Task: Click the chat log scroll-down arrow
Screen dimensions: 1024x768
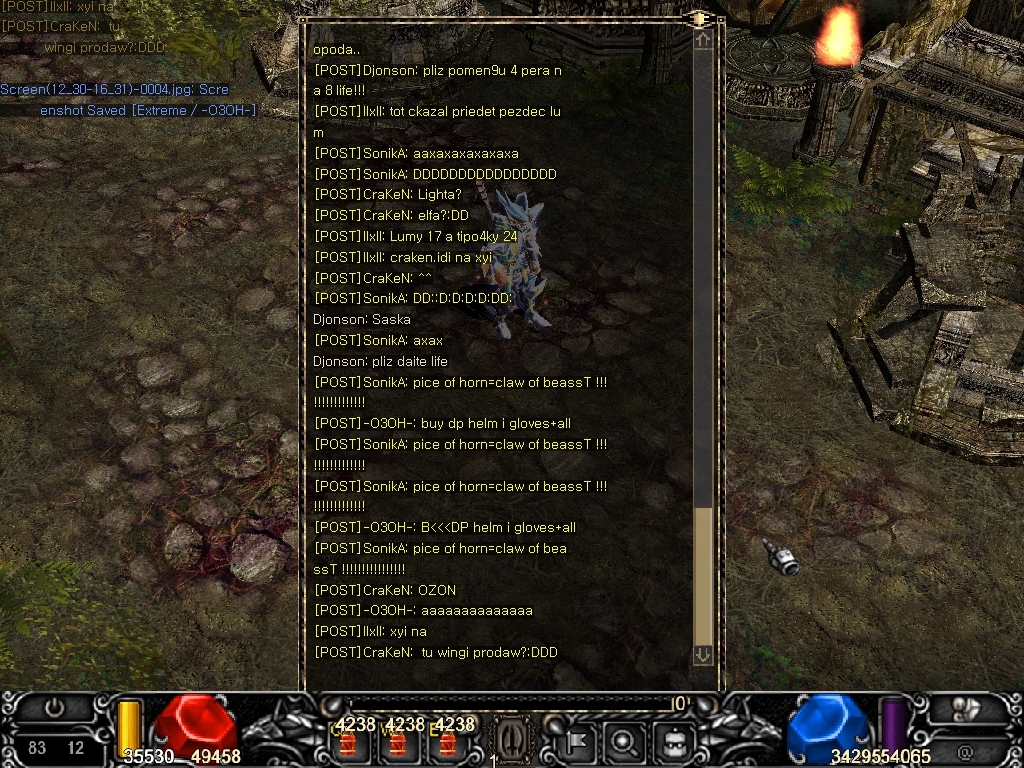Action: [703, 654]
